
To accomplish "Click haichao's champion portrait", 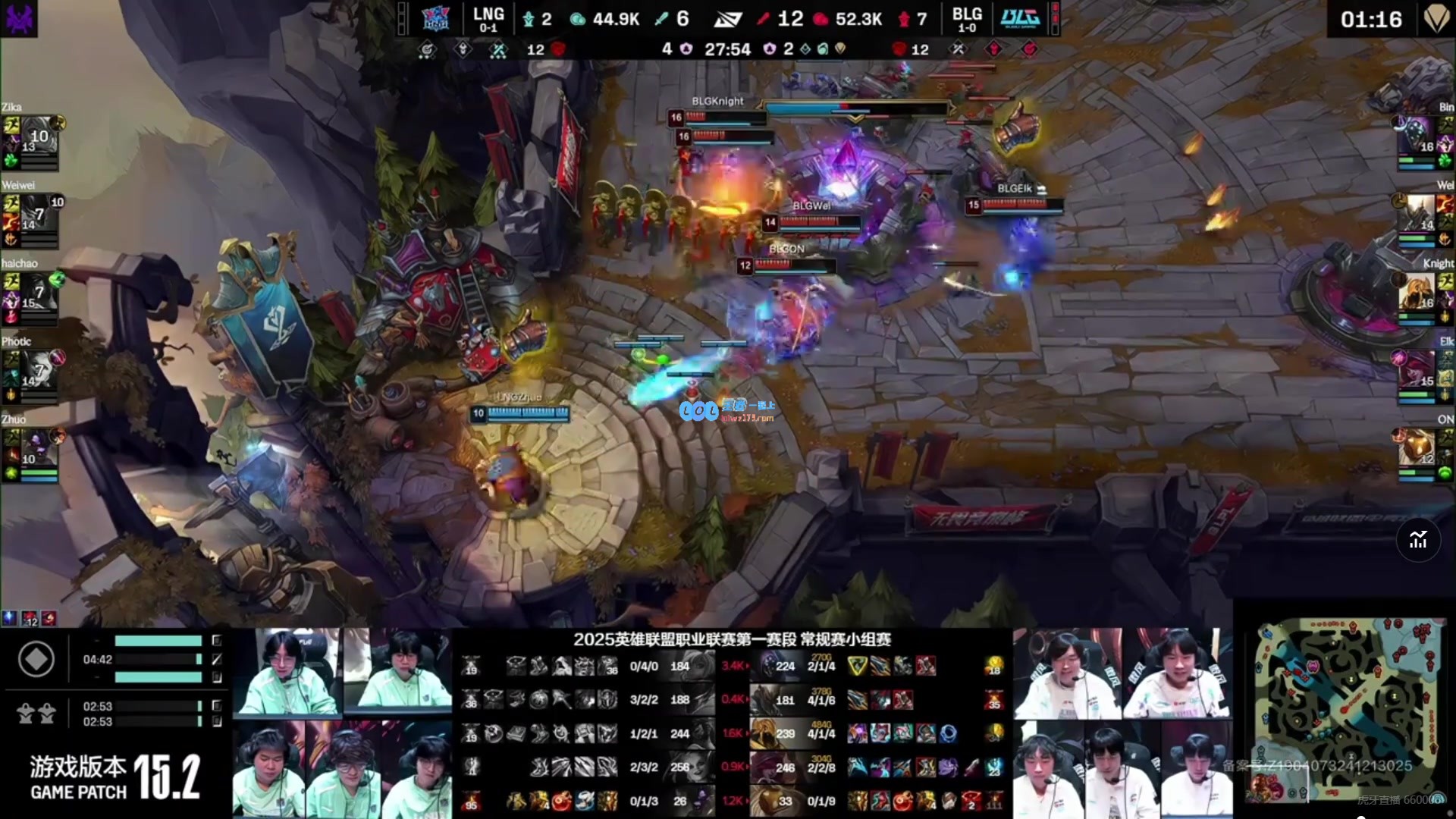I will pyautogui.click(x=39, y=292).
